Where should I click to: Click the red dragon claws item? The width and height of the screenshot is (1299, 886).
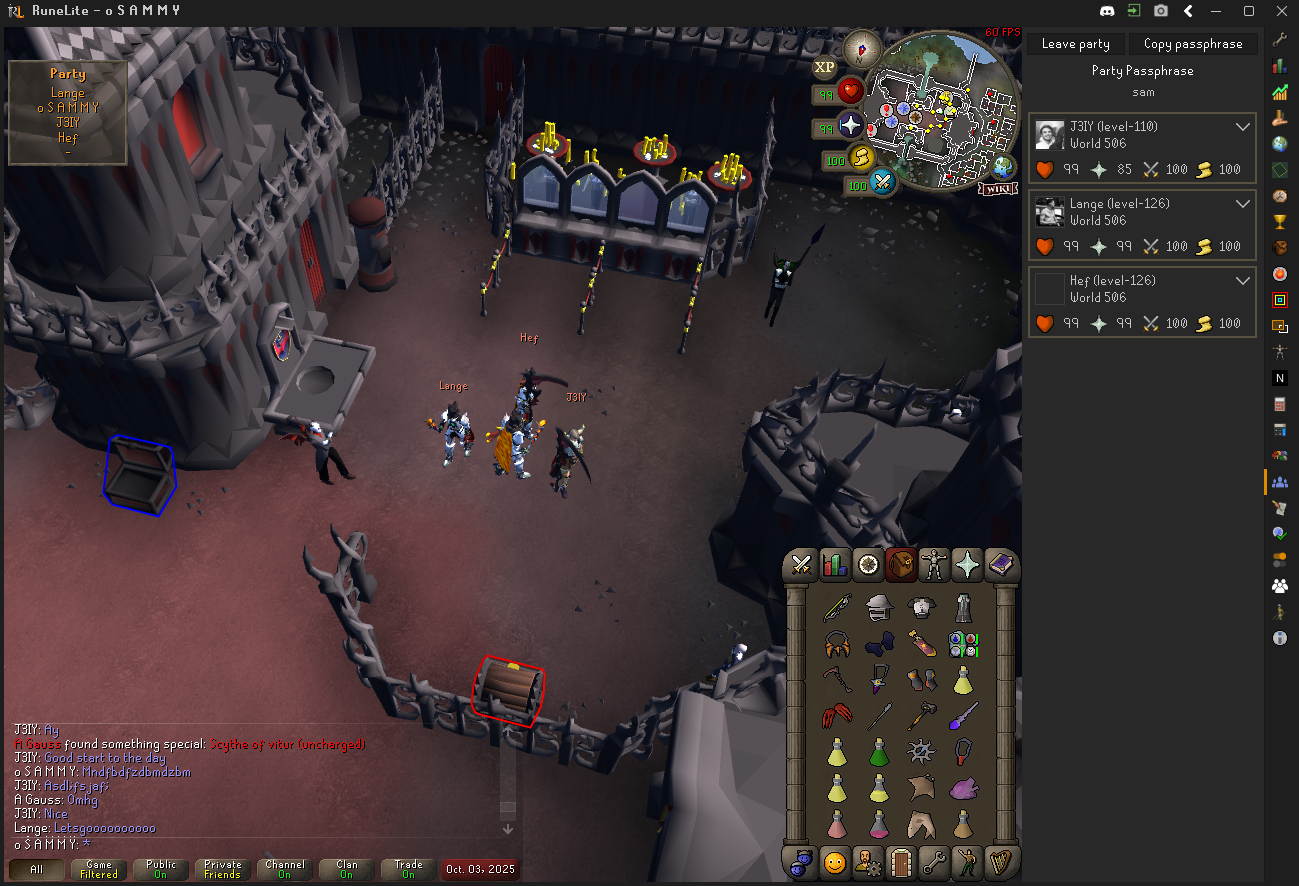(x=836, y=716)
